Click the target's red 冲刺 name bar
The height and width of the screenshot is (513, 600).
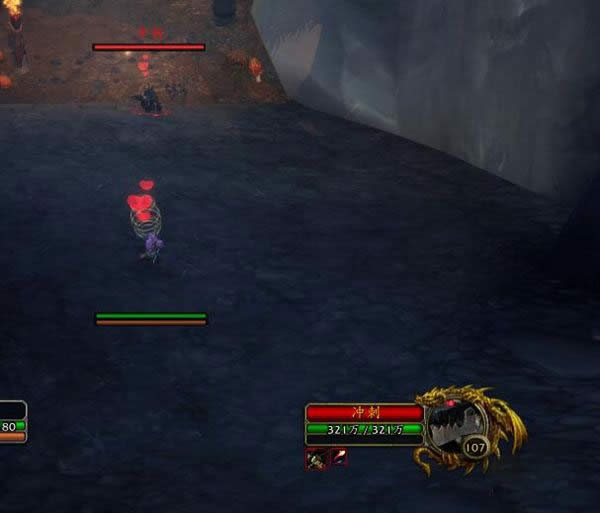[x=364, y=412]
